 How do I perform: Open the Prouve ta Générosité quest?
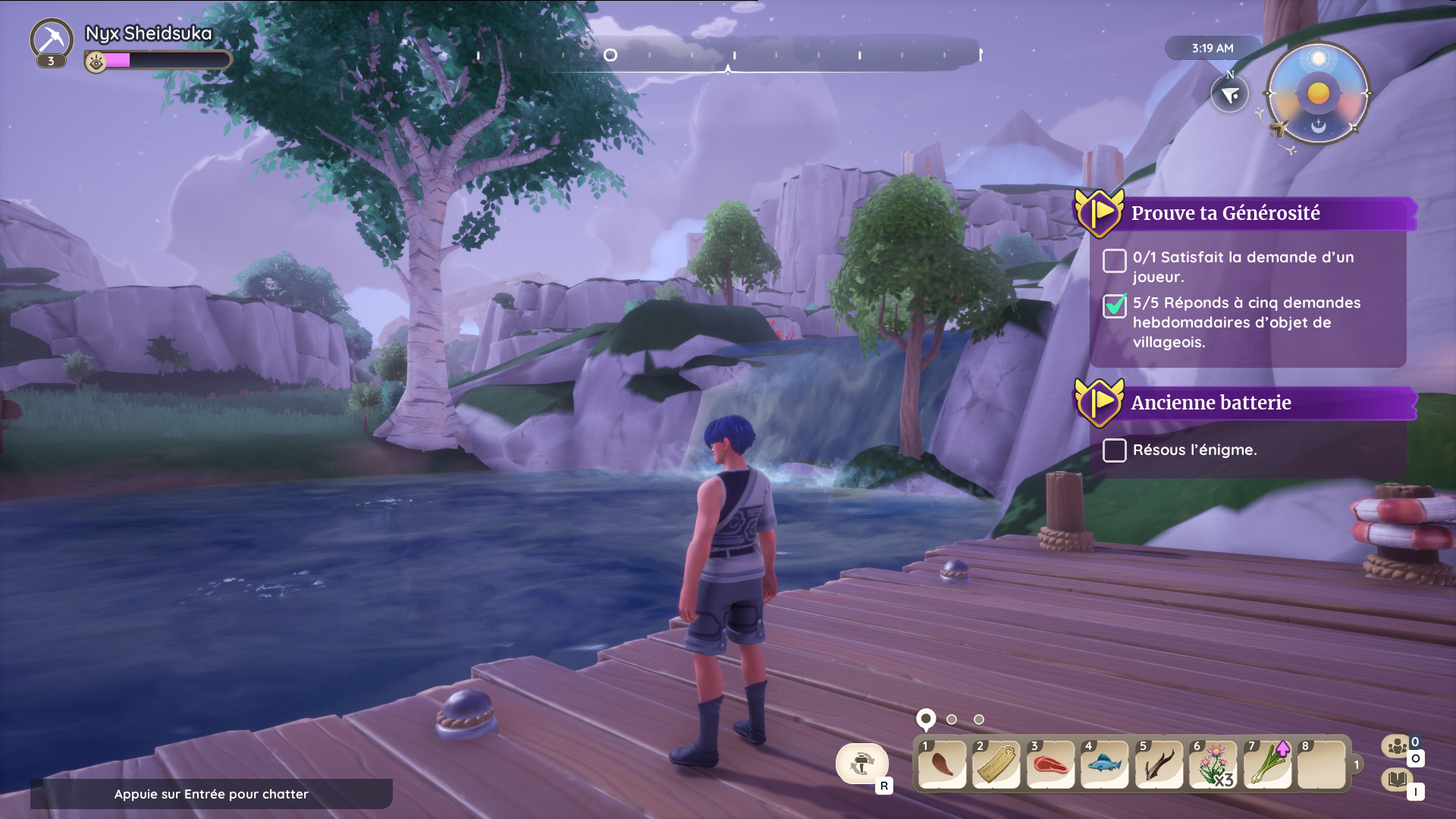[1225, 213]
